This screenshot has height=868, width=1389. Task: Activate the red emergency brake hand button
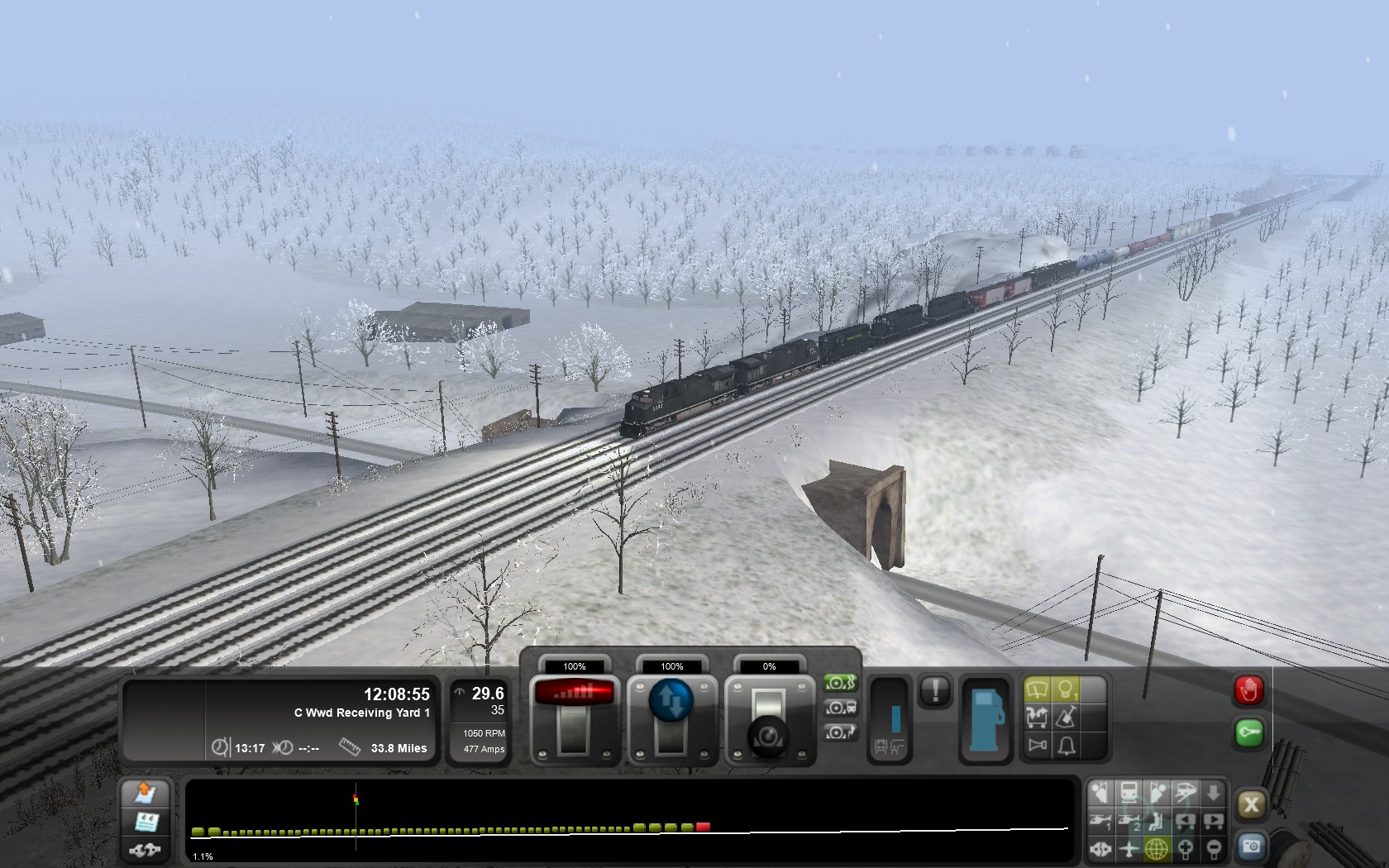(1248, 689)
